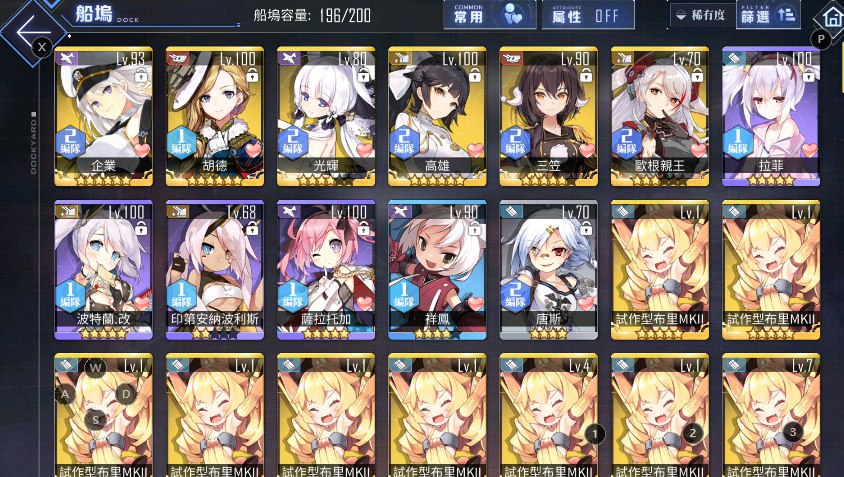The height and width of the screenshot is (477, 844).
Task: Choose the 祥鳳 ship card
Action: point(436,270)
